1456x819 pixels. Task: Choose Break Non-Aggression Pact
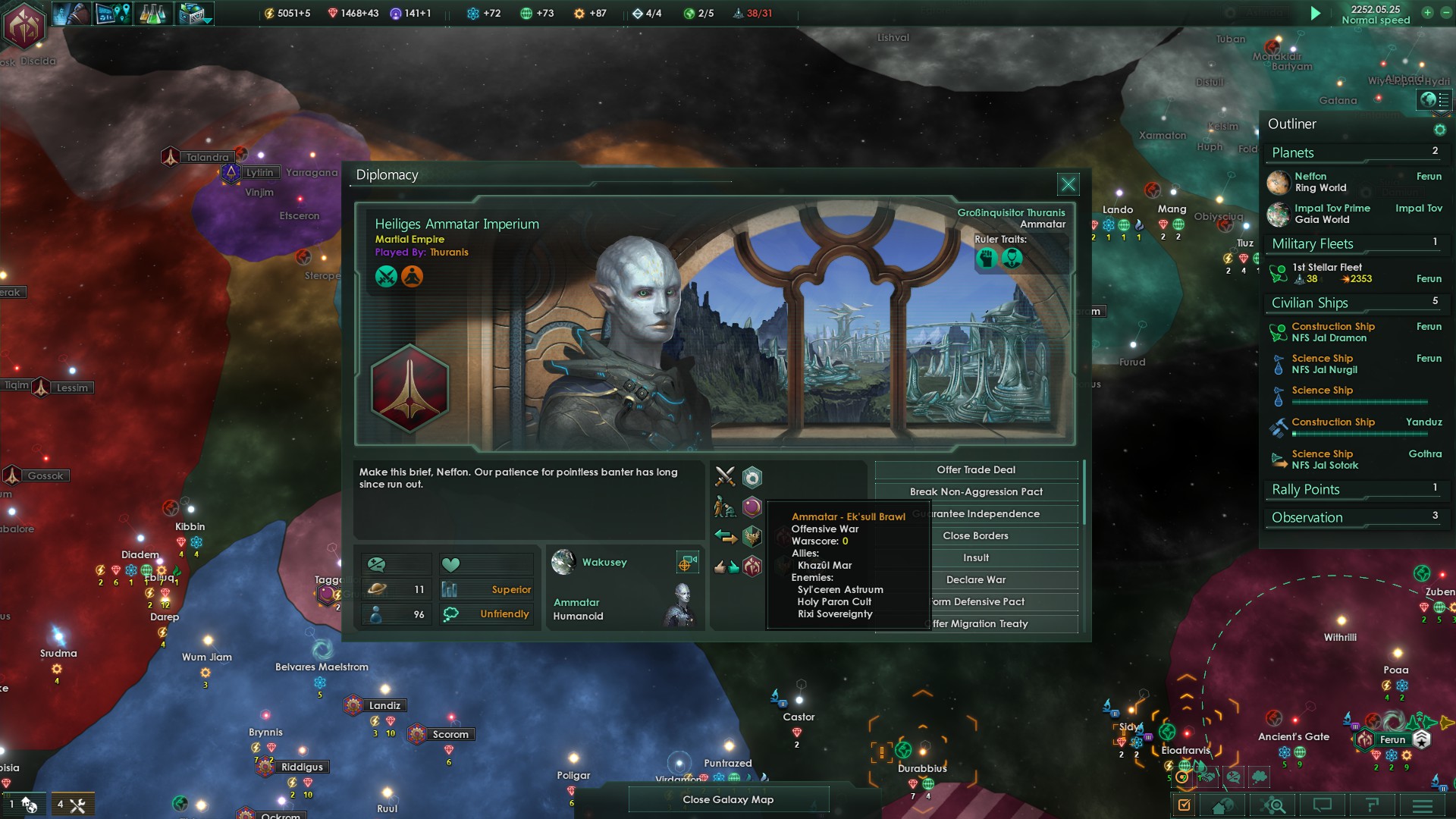coord(976,492)
